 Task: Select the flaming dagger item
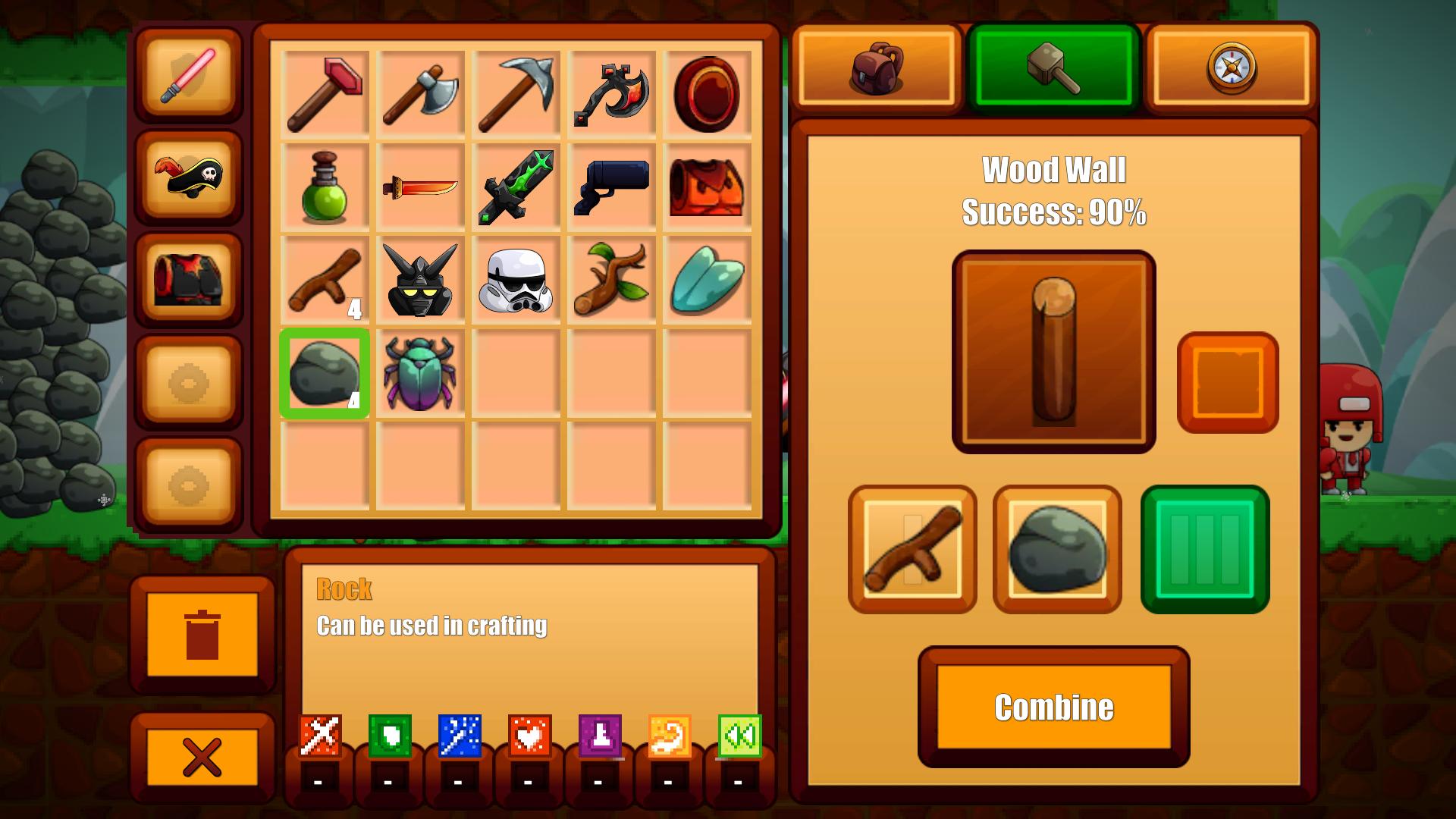[420, 186]
